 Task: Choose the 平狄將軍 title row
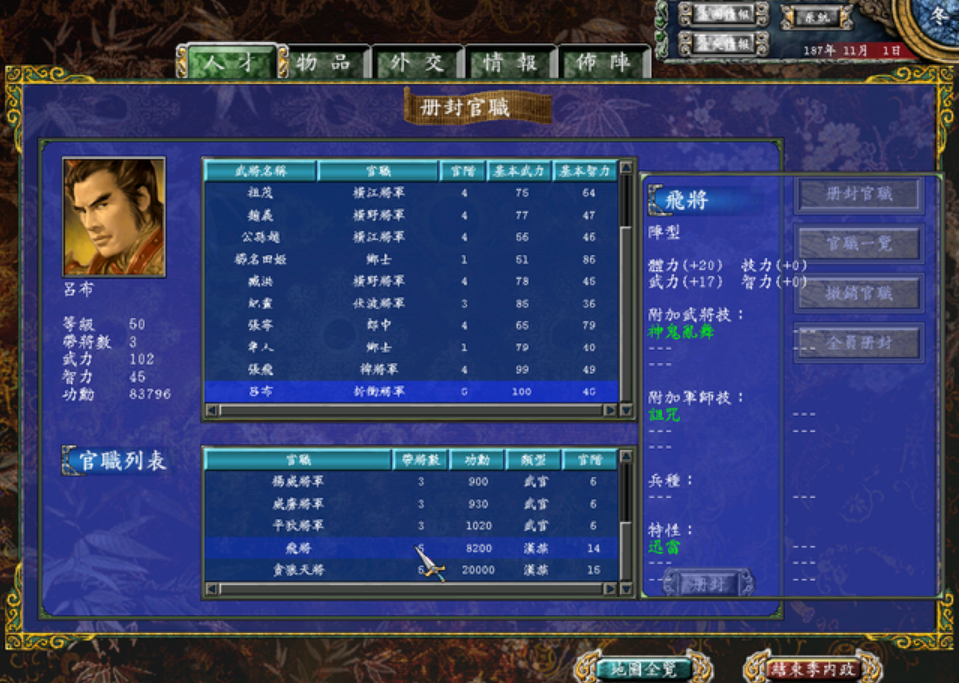click(298, 526)
